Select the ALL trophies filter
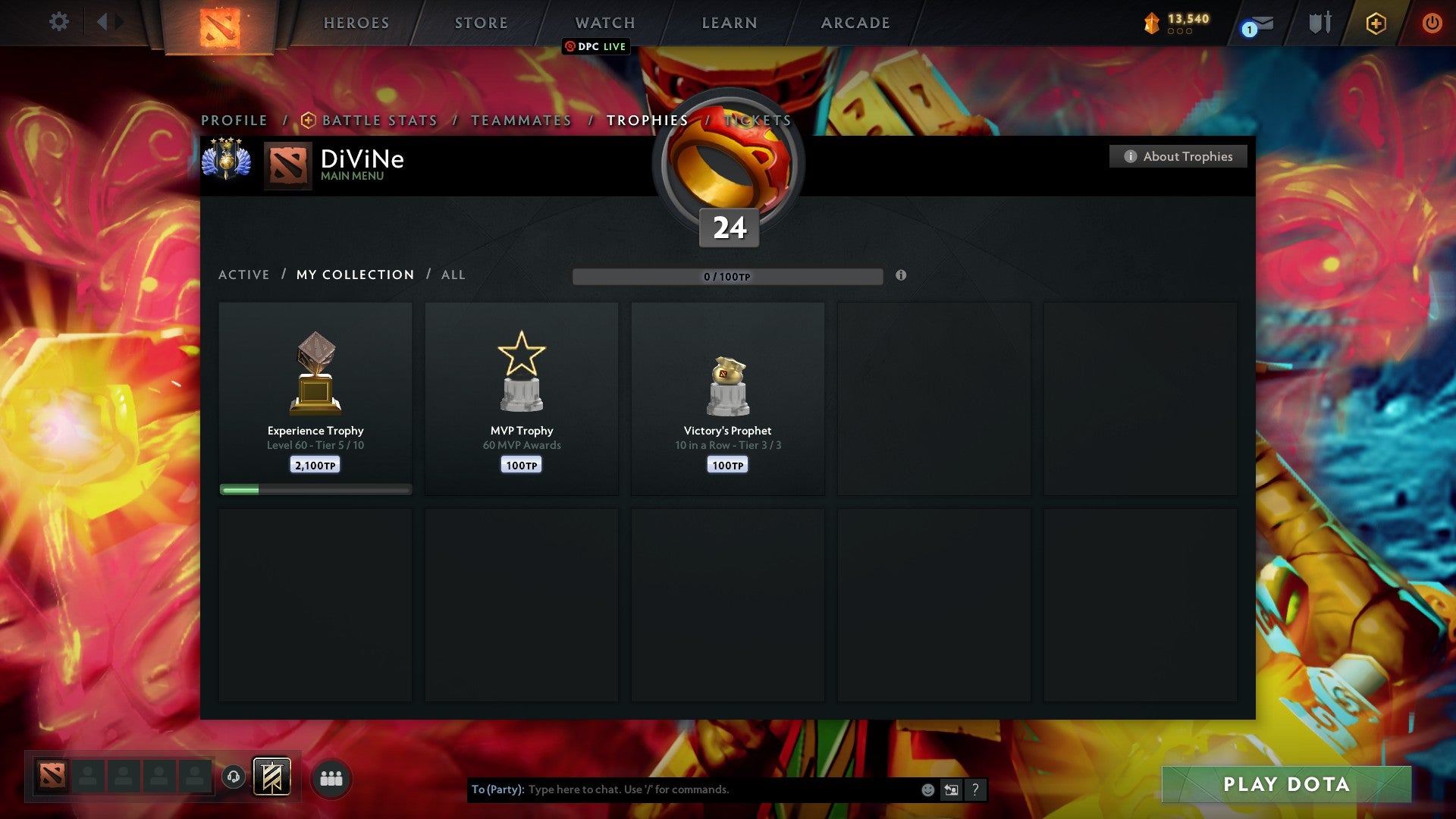 (453, 275)
